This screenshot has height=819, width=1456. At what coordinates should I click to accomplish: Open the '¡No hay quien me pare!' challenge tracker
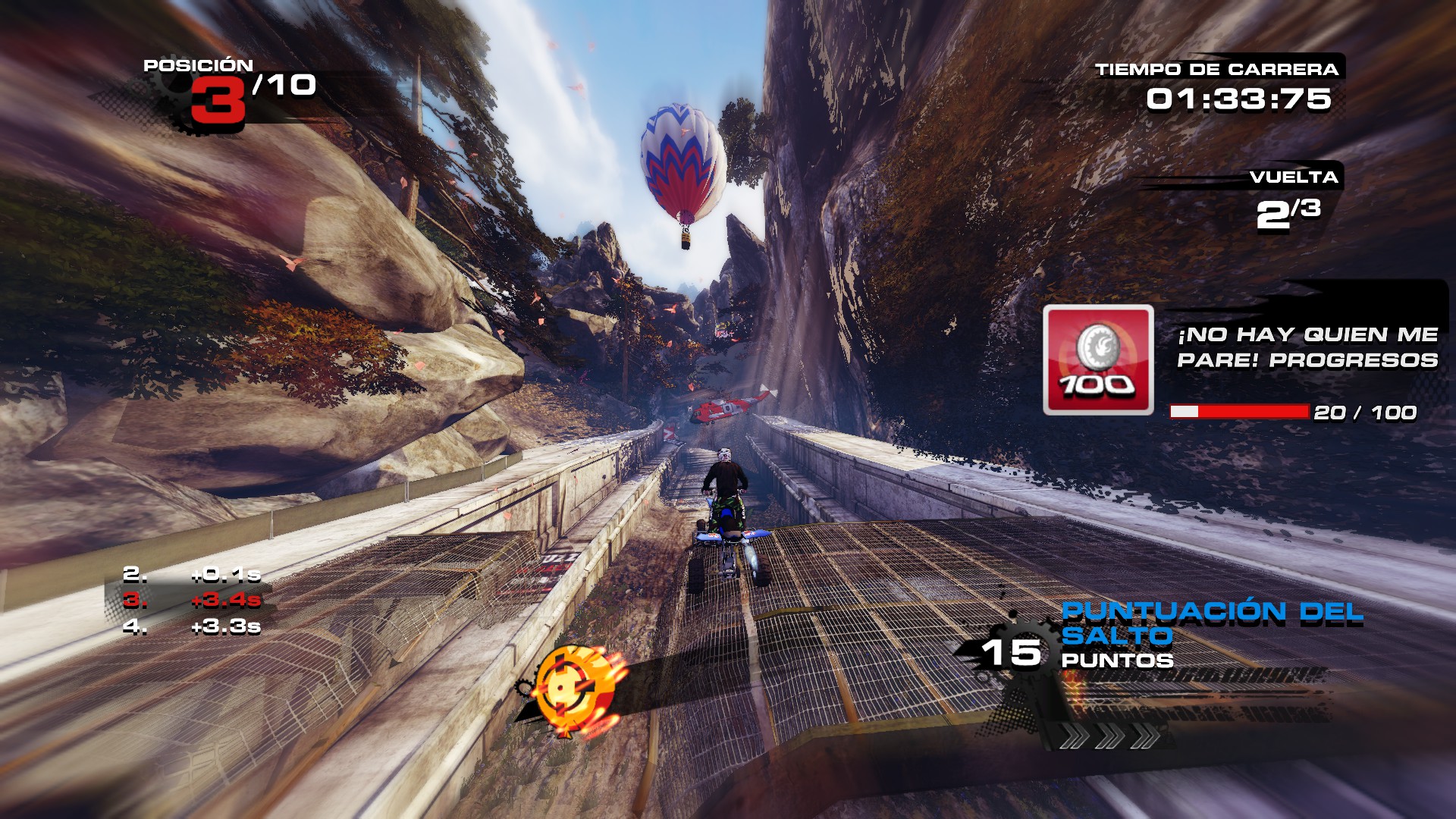(1307, 347)
